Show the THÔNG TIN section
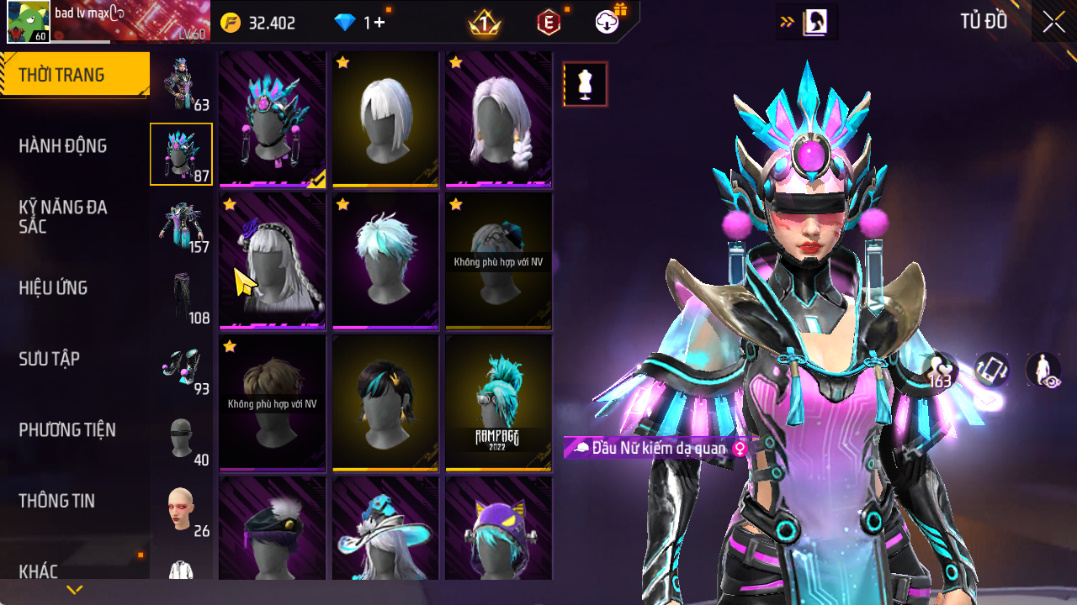 [56, 501]
